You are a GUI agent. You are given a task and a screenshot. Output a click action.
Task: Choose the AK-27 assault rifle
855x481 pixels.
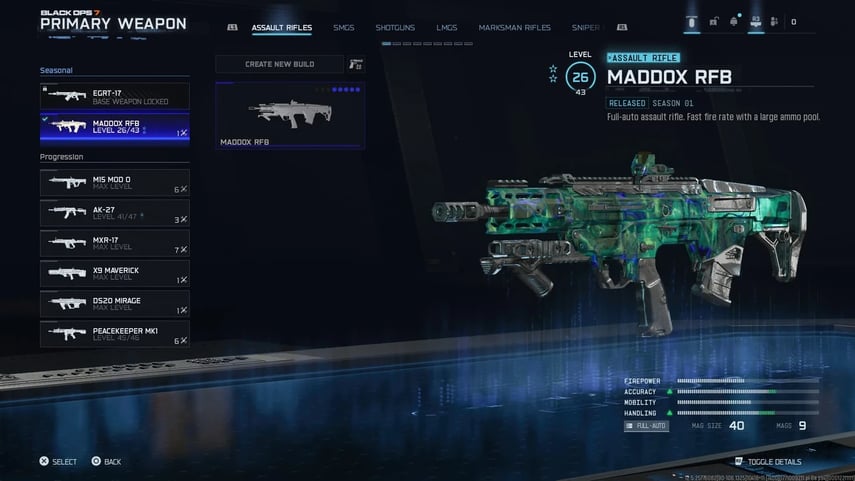coord(114,213)
